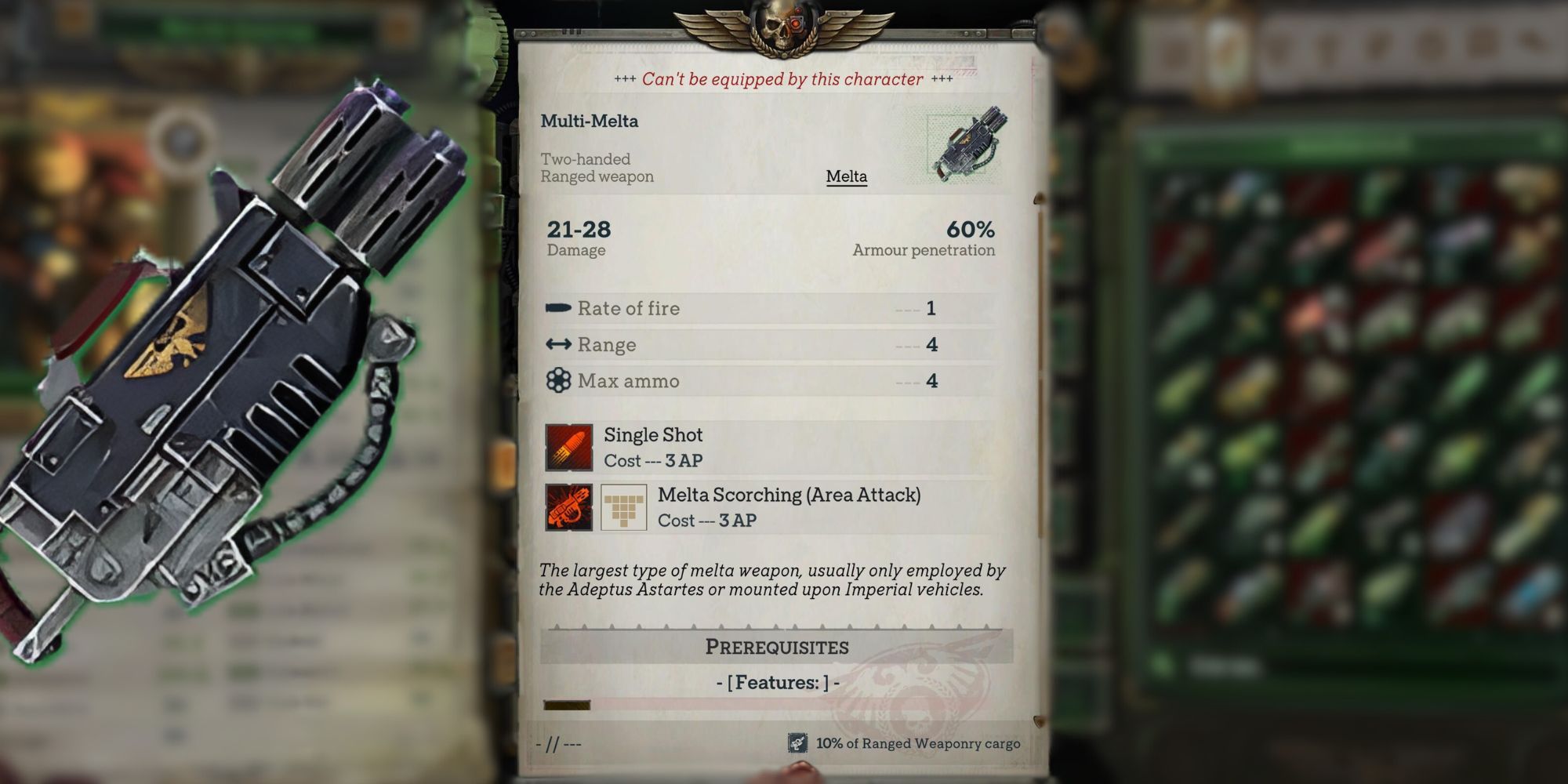Click the Max ammo cylinder icon
This screenshot has width=1568, height=784.
559,380
